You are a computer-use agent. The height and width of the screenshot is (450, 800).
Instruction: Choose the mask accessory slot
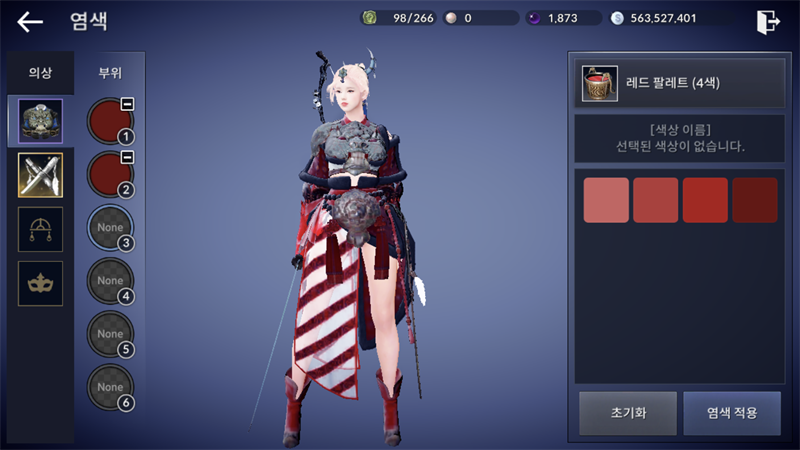pos(40,284)
